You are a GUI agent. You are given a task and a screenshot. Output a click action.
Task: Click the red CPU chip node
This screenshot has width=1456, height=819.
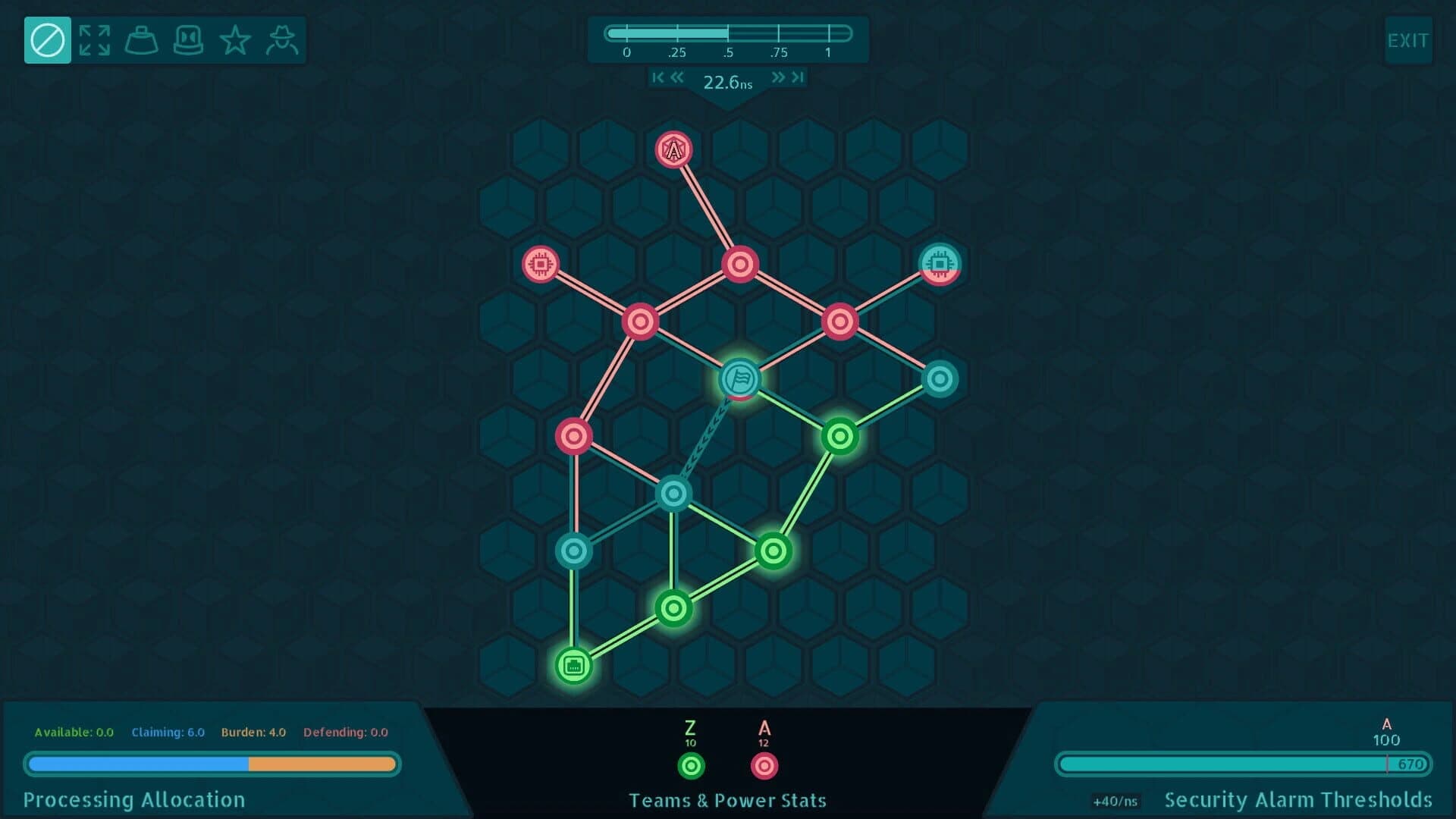point(540,263)
